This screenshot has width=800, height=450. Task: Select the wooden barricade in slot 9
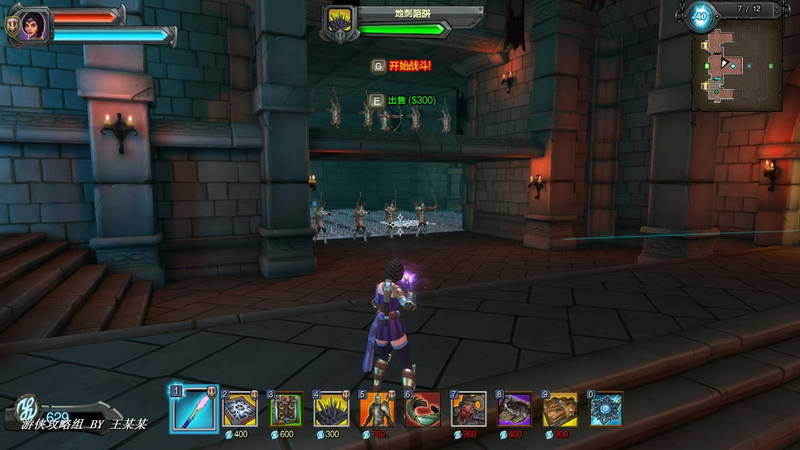click(x=560, y=409)
